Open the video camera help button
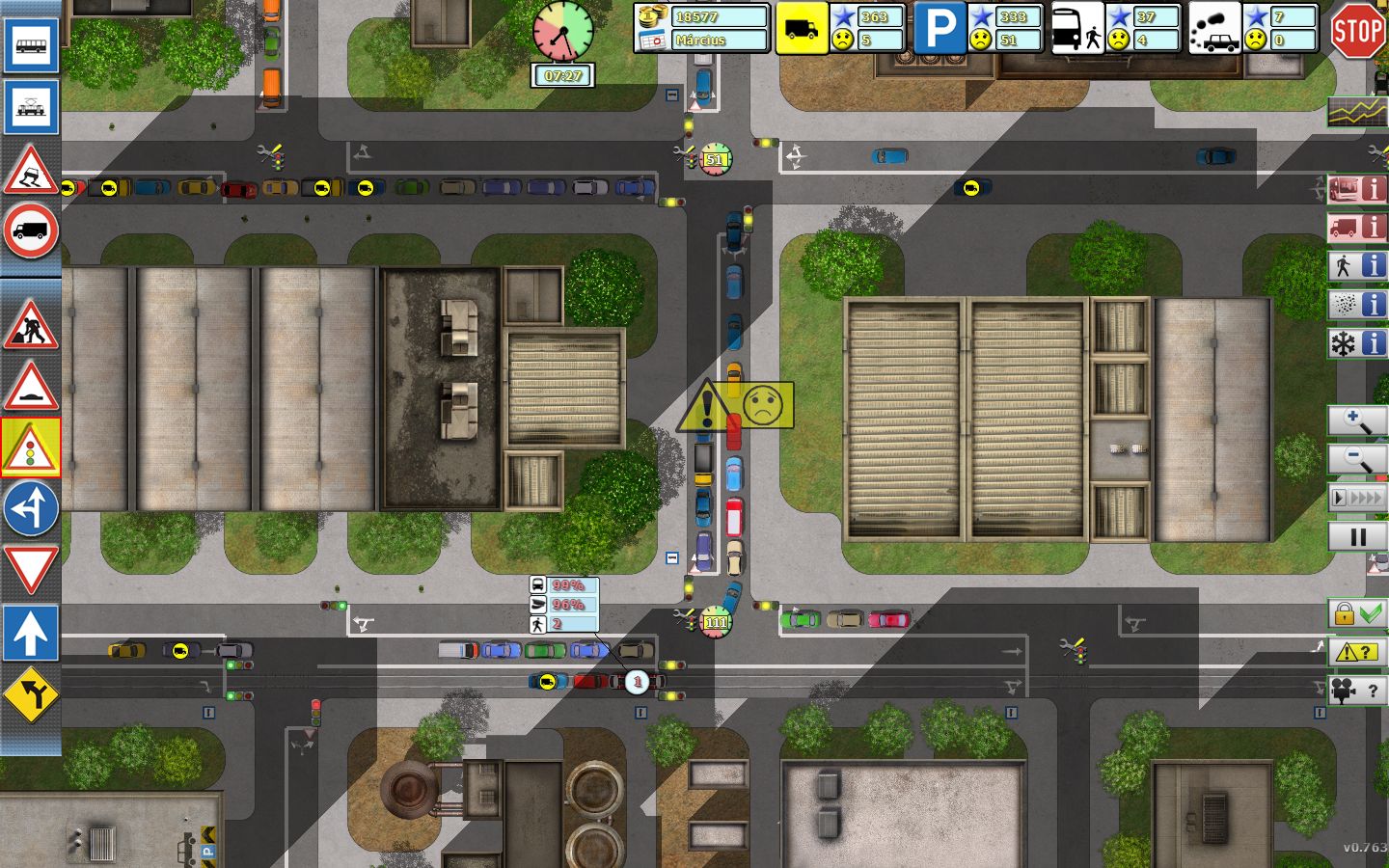The image size is (1389, 868). click(x=1357, y=691)
